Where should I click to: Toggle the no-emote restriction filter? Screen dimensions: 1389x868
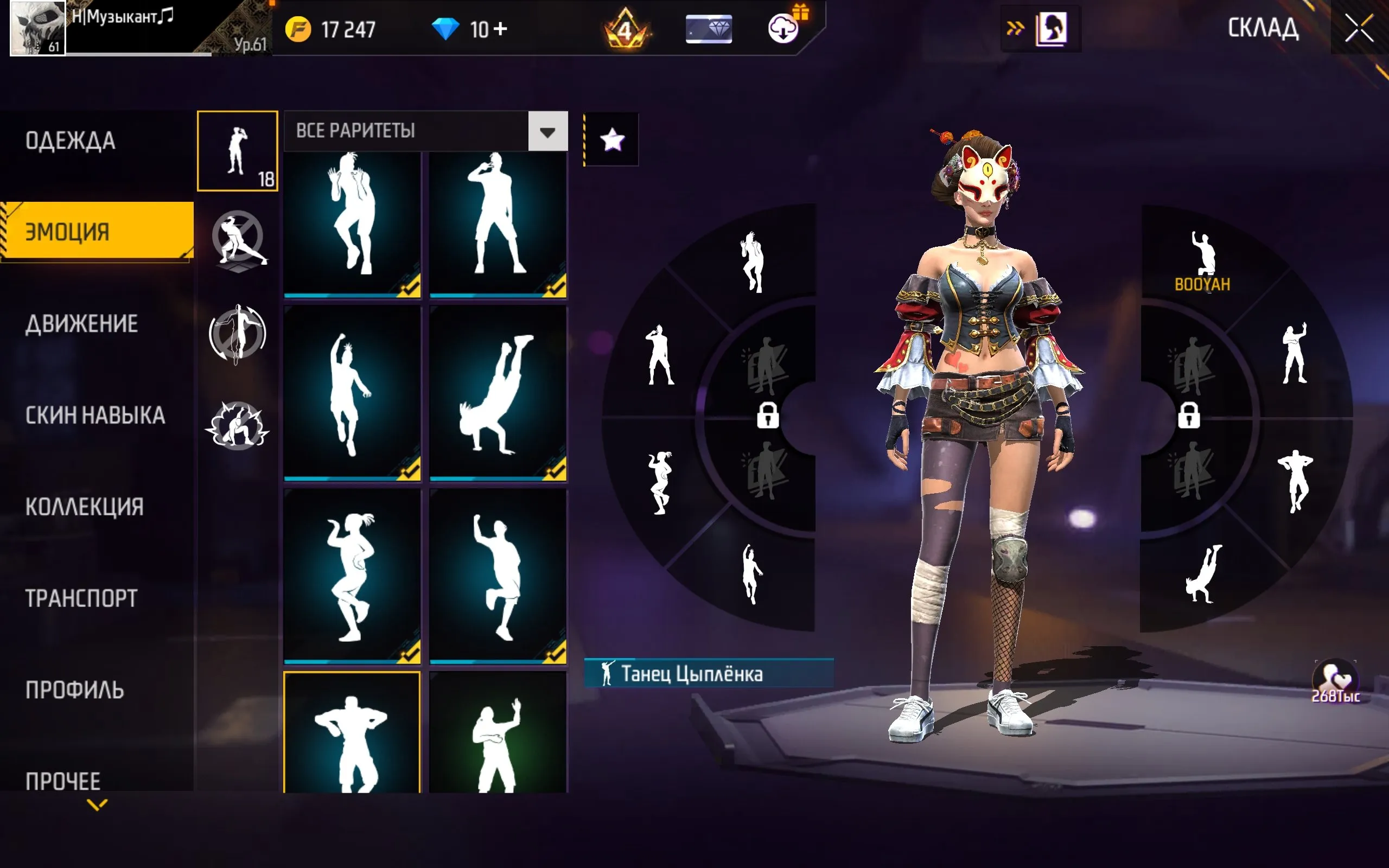(238, 240)
